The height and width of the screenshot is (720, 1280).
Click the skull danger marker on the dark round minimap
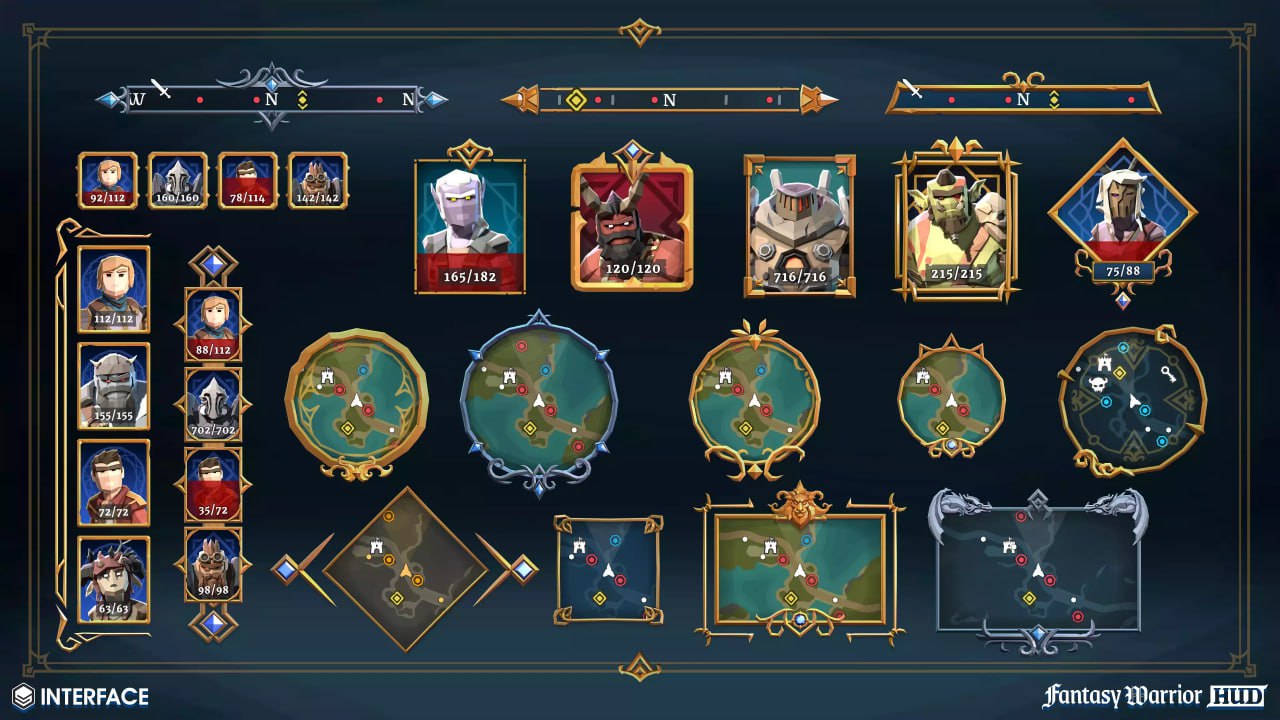pos(1096,384)
